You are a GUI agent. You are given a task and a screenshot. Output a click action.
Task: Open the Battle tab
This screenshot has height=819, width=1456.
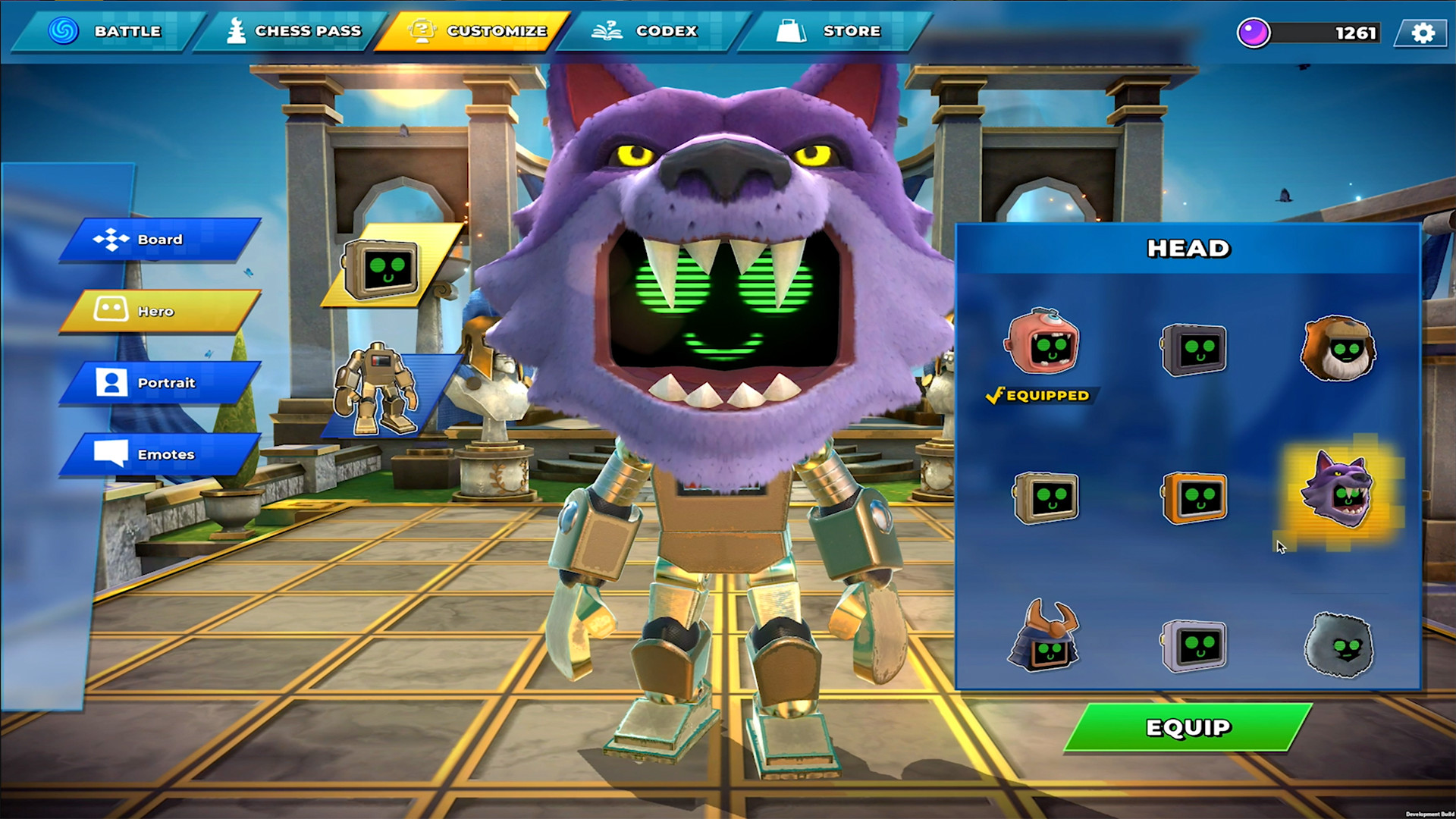[106, 31]
